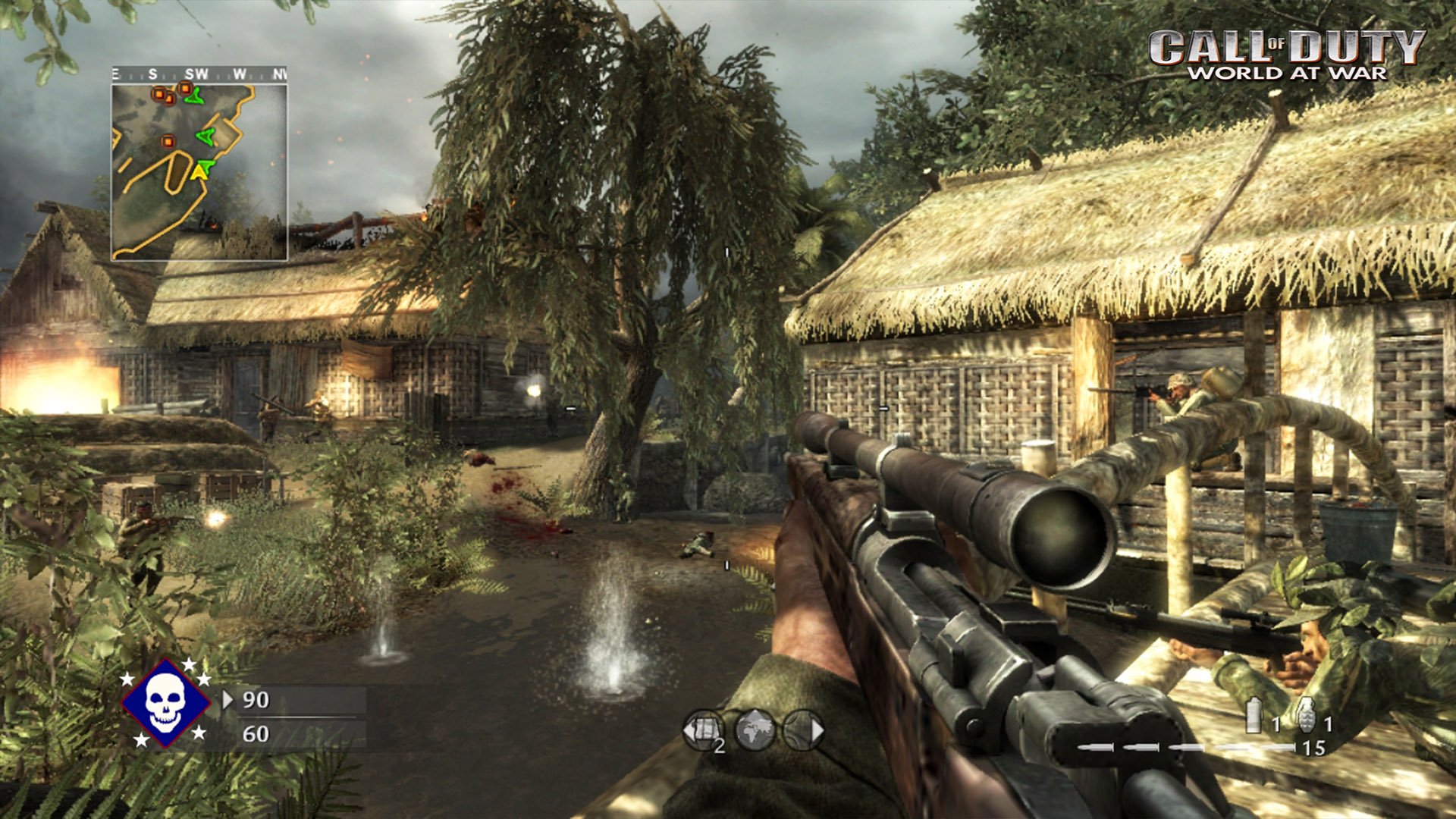The width and height of the screenshot is (1456, 819).
Task: Click the left arrow on the satchel HUD icon
Action: point(689,732)
